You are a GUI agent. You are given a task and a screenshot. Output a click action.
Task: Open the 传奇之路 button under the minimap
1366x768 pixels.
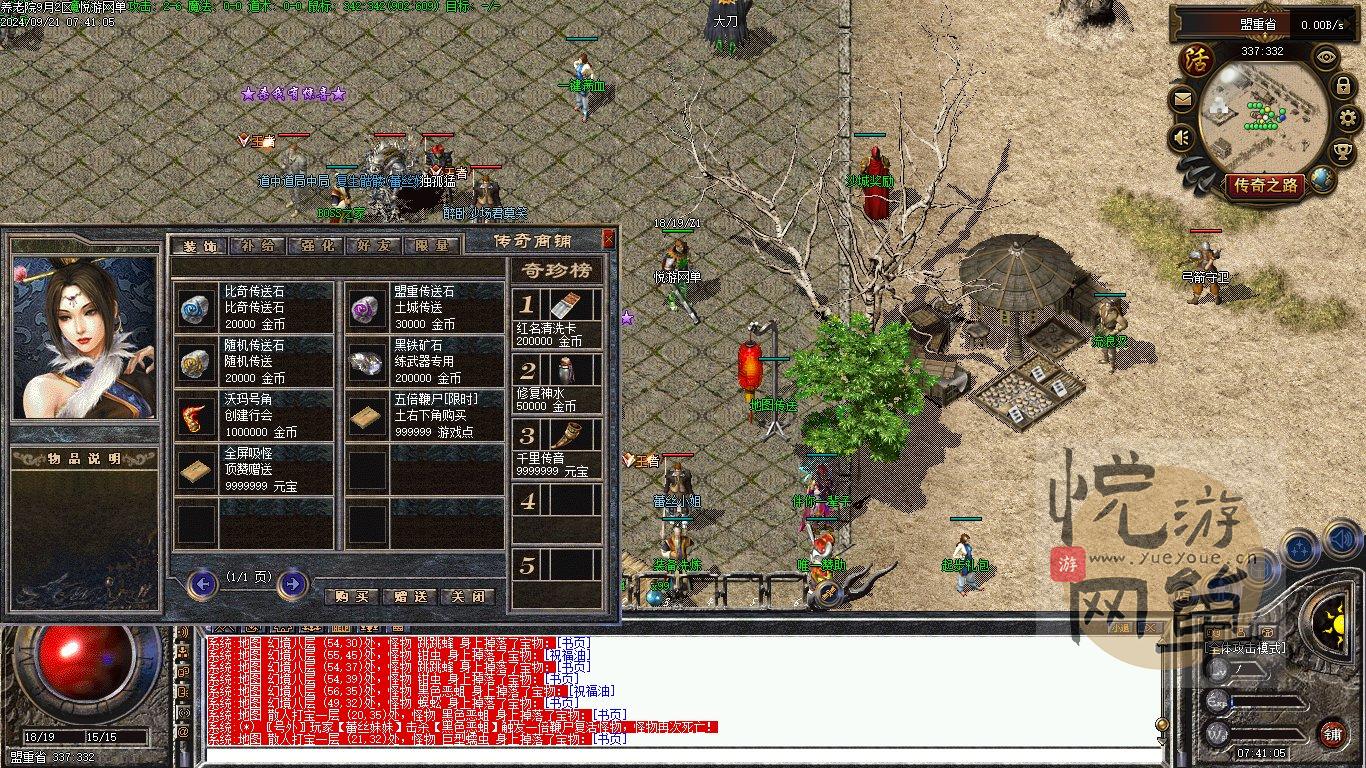pos(1266,185)
